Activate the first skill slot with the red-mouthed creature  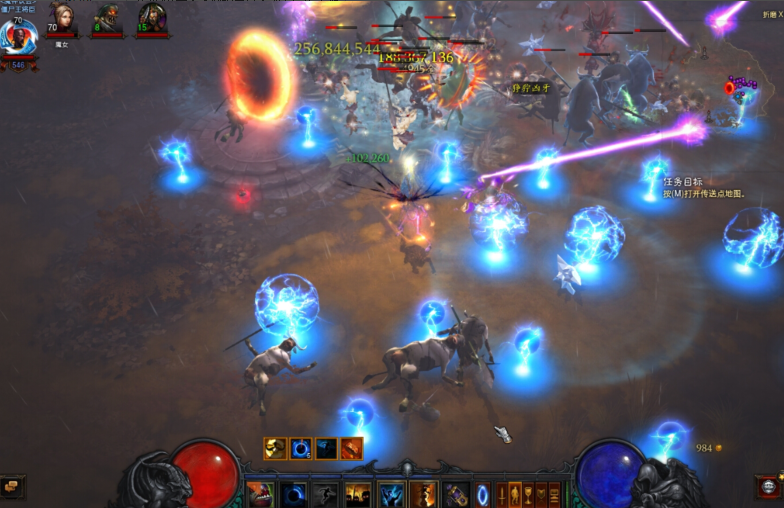click(x=260, y=494)
